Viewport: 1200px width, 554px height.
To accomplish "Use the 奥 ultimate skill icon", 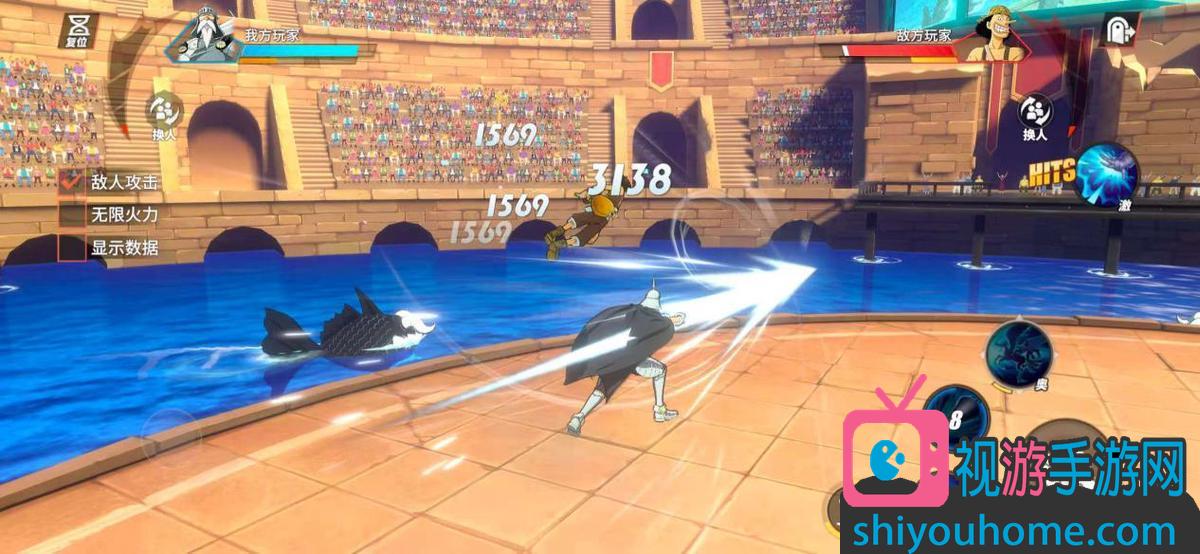I will point(1018,350).
